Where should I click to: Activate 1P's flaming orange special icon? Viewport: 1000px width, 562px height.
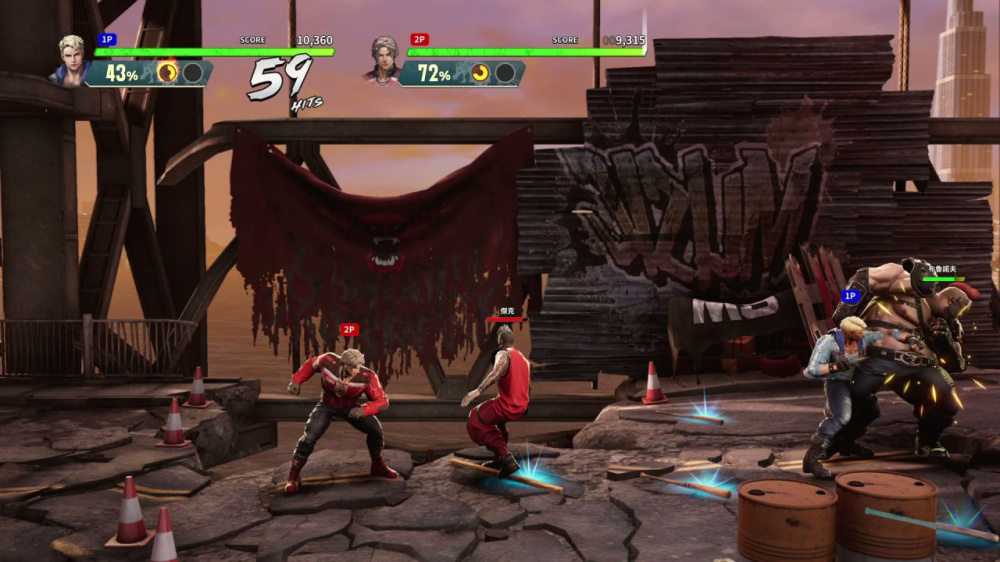167,73
